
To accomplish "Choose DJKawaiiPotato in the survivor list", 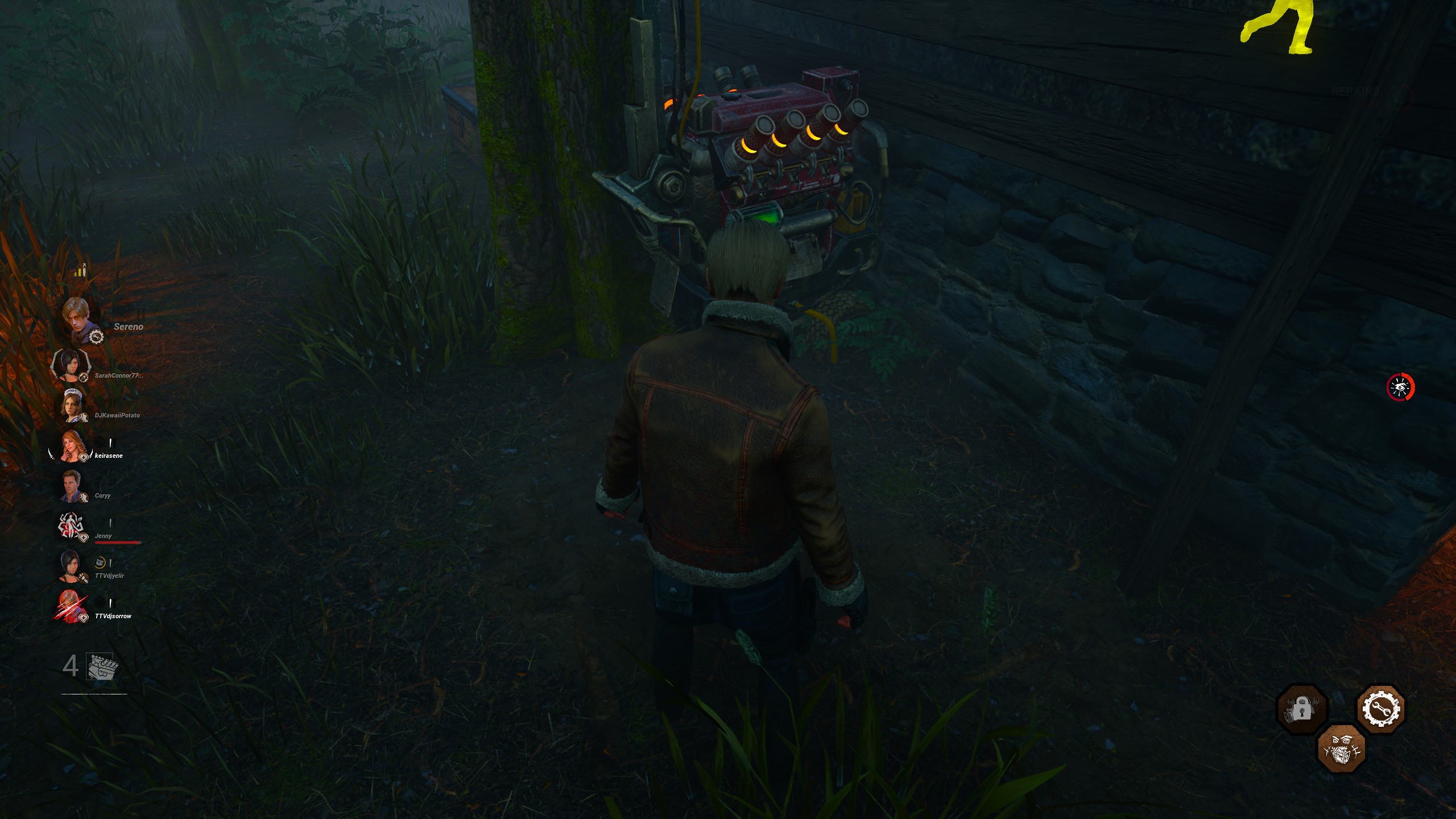I will (x=72, y=406).
